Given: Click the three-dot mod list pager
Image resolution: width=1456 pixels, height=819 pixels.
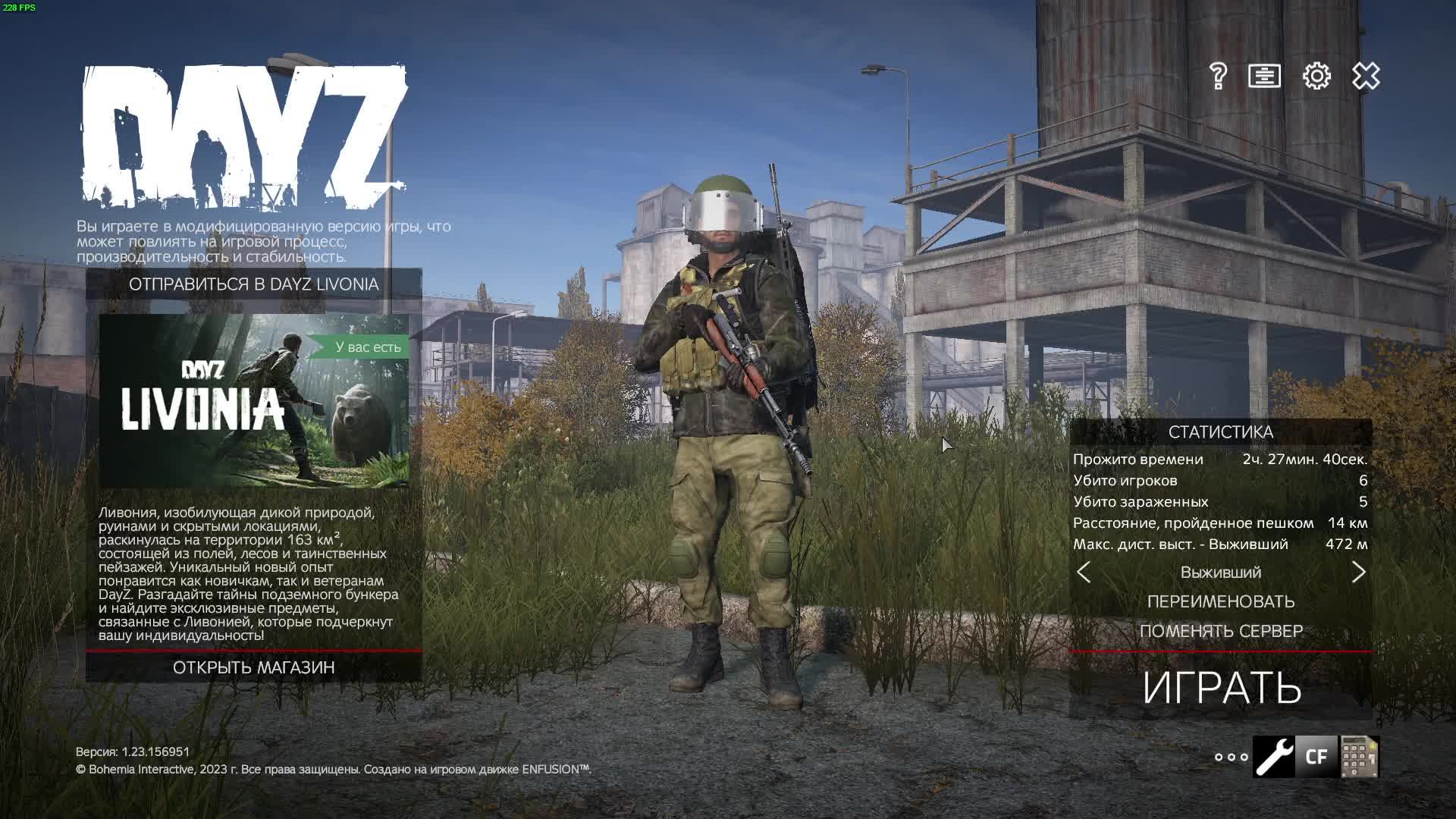Looking at the screenshot, I should [x=1232, y=758].
